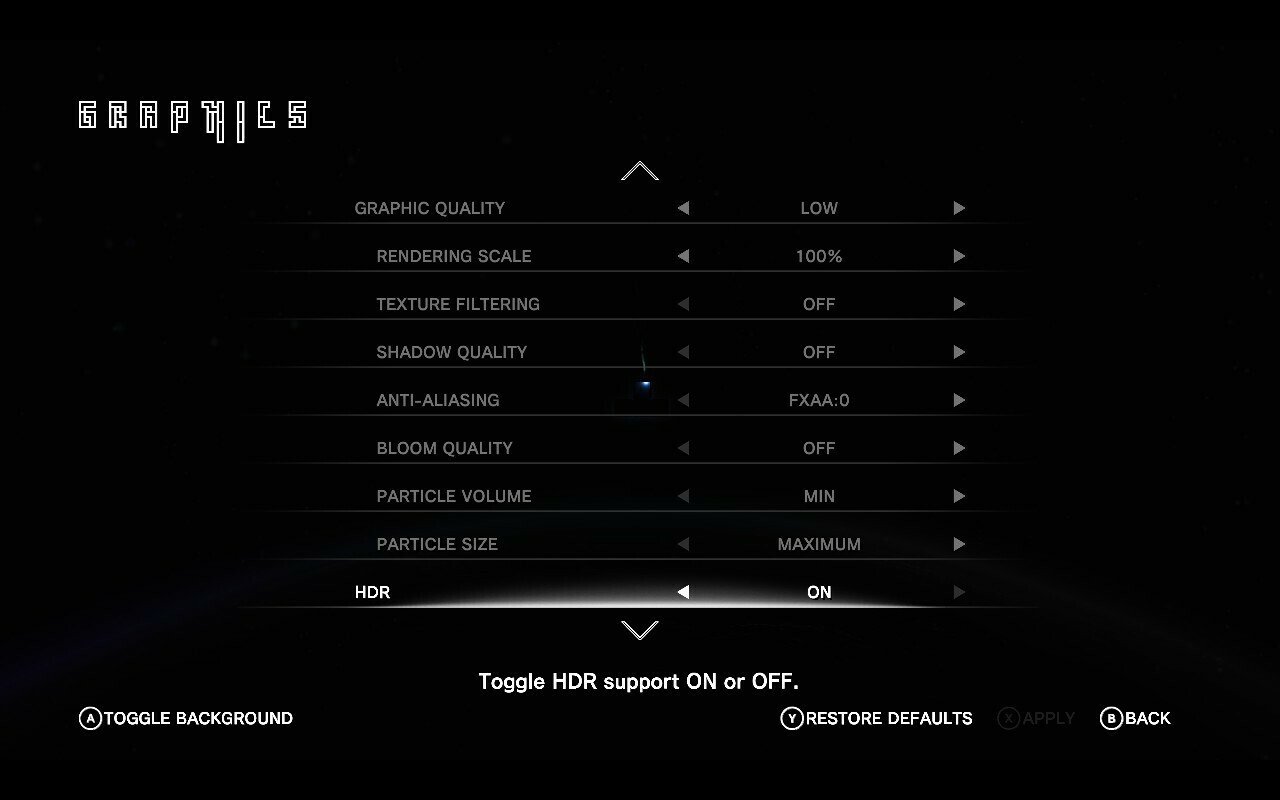Click the right arrow beside ANTI-ALIASING
1280x800 pixels.
pyautogui.click(x=959, y=400)
